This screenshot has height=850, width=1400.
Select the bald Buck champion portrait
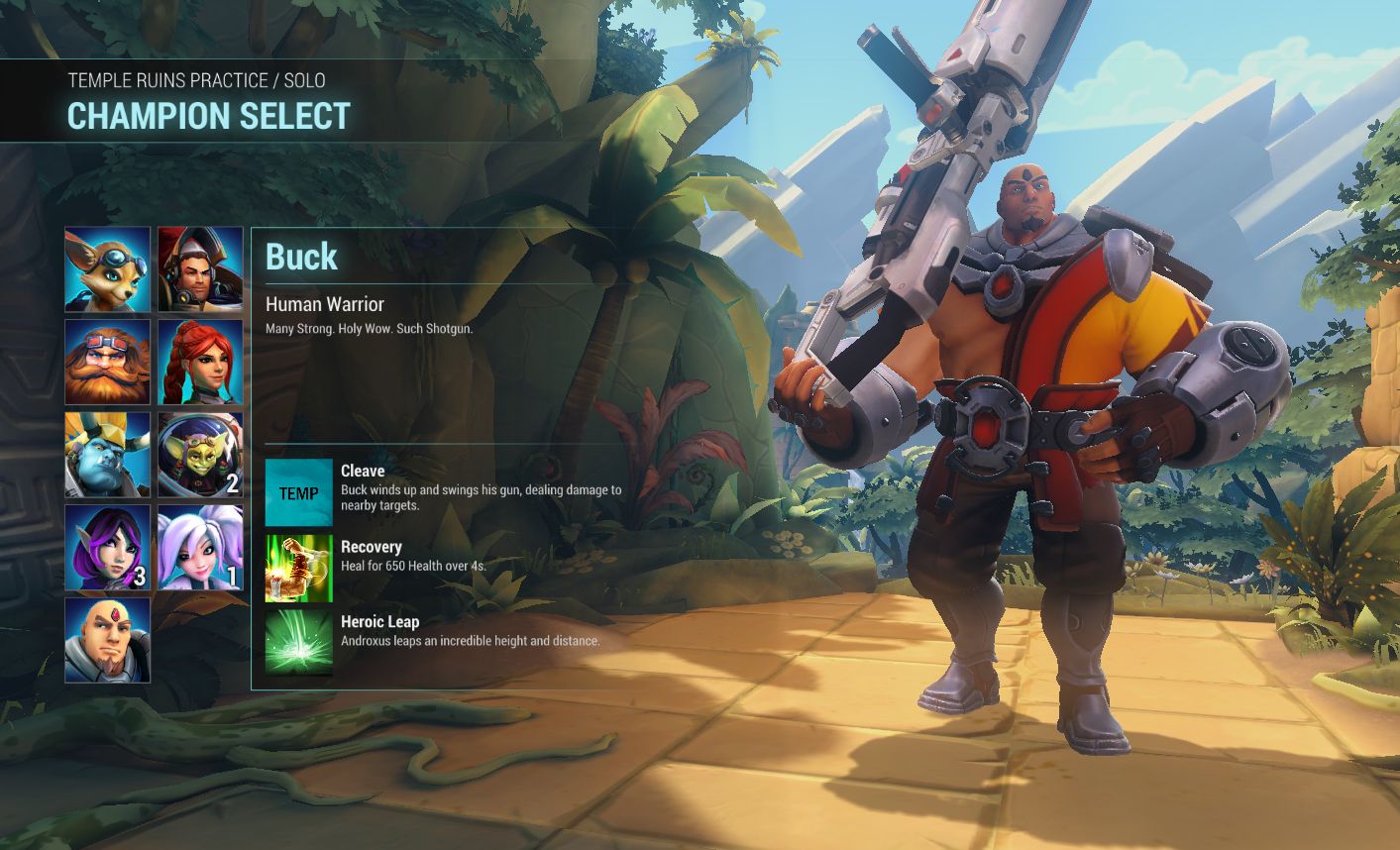(x=108, y=640)
